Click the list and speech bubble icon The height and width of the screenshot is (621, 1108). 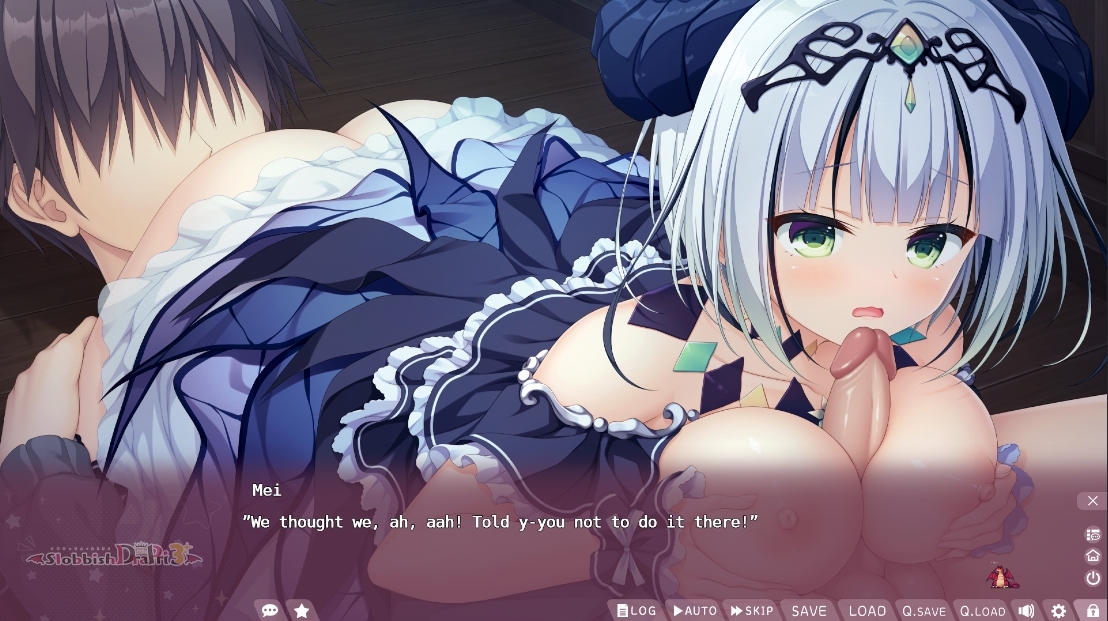[x=1093, y=535]
